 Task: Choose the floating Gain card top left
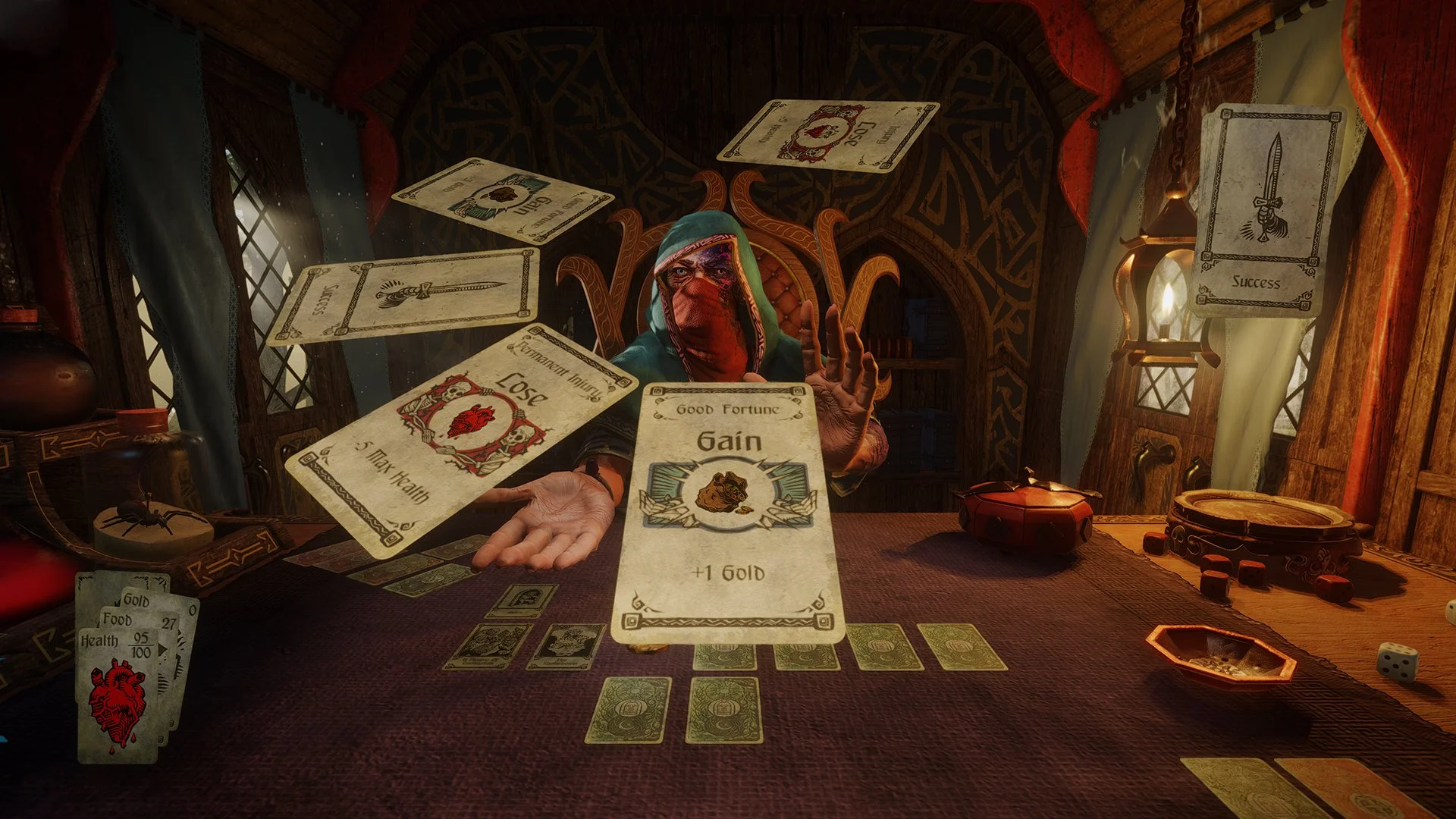pyautogui.click(x=500, y=201)
